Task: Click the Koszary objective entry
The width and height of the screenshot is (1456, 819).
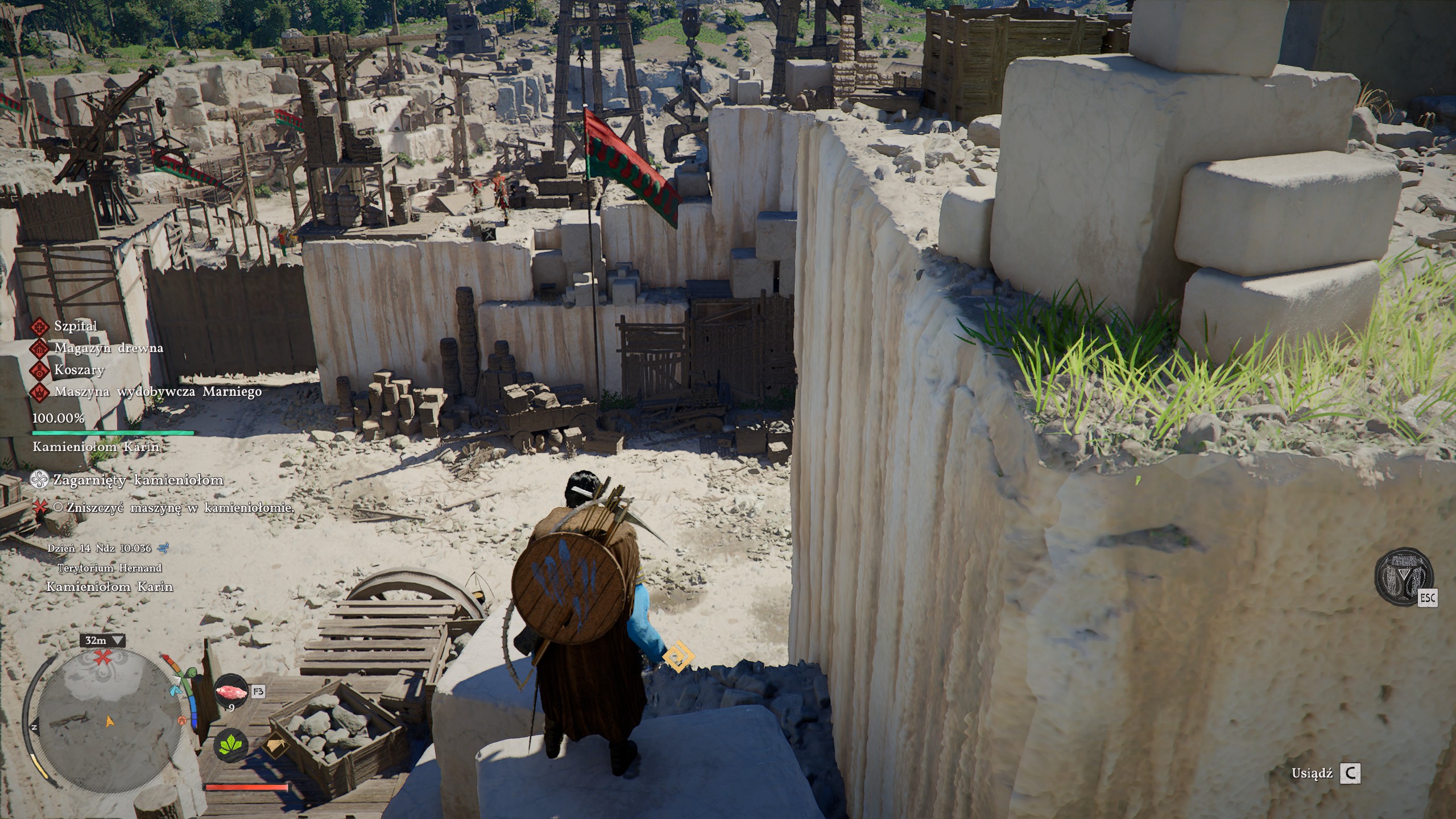Action: coord(79,370)
